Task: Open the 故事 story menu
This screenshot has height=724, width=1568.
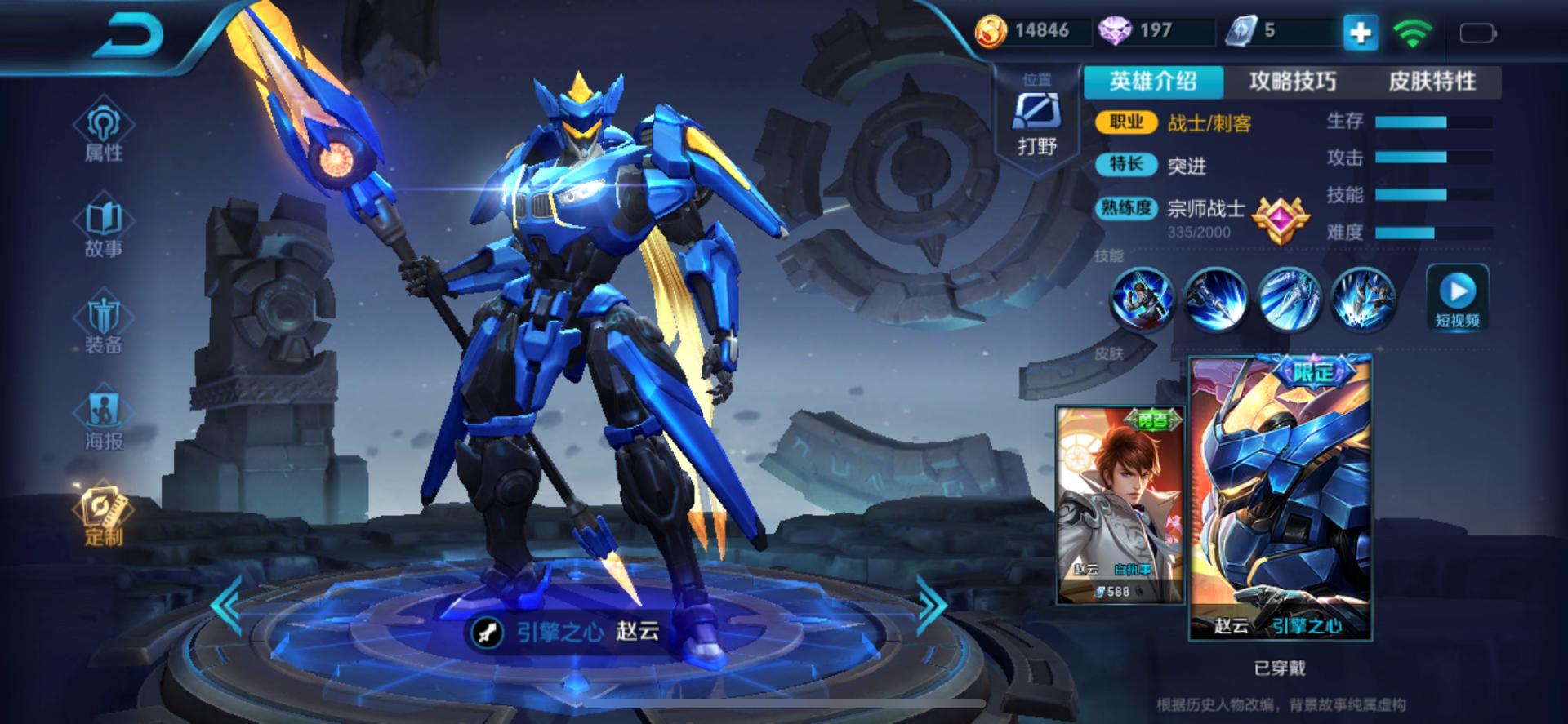Action: [x=104, y=226]
